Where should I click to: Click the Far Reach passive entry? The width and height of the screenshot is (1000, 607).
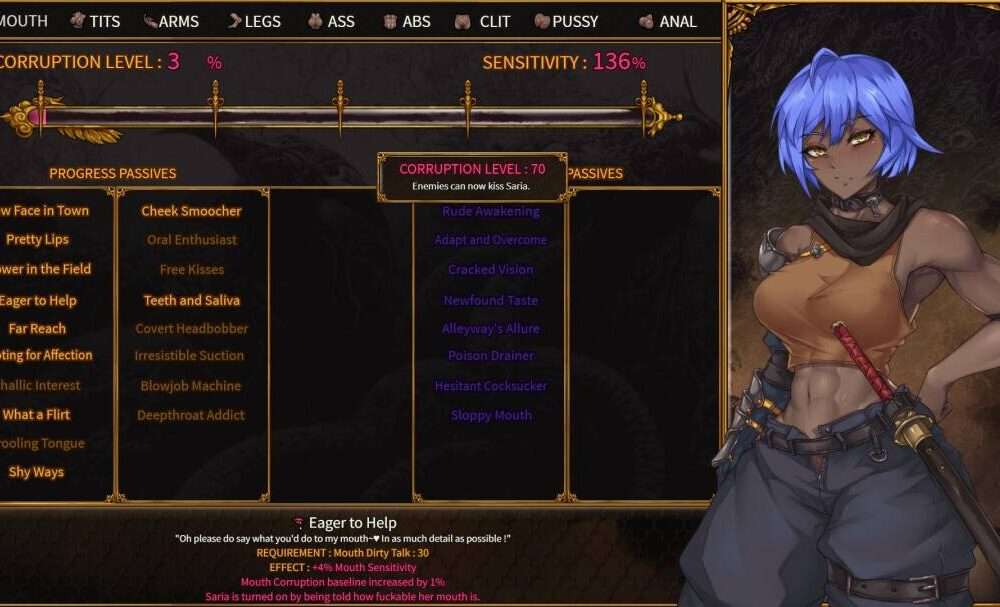[x=37, y=328]
